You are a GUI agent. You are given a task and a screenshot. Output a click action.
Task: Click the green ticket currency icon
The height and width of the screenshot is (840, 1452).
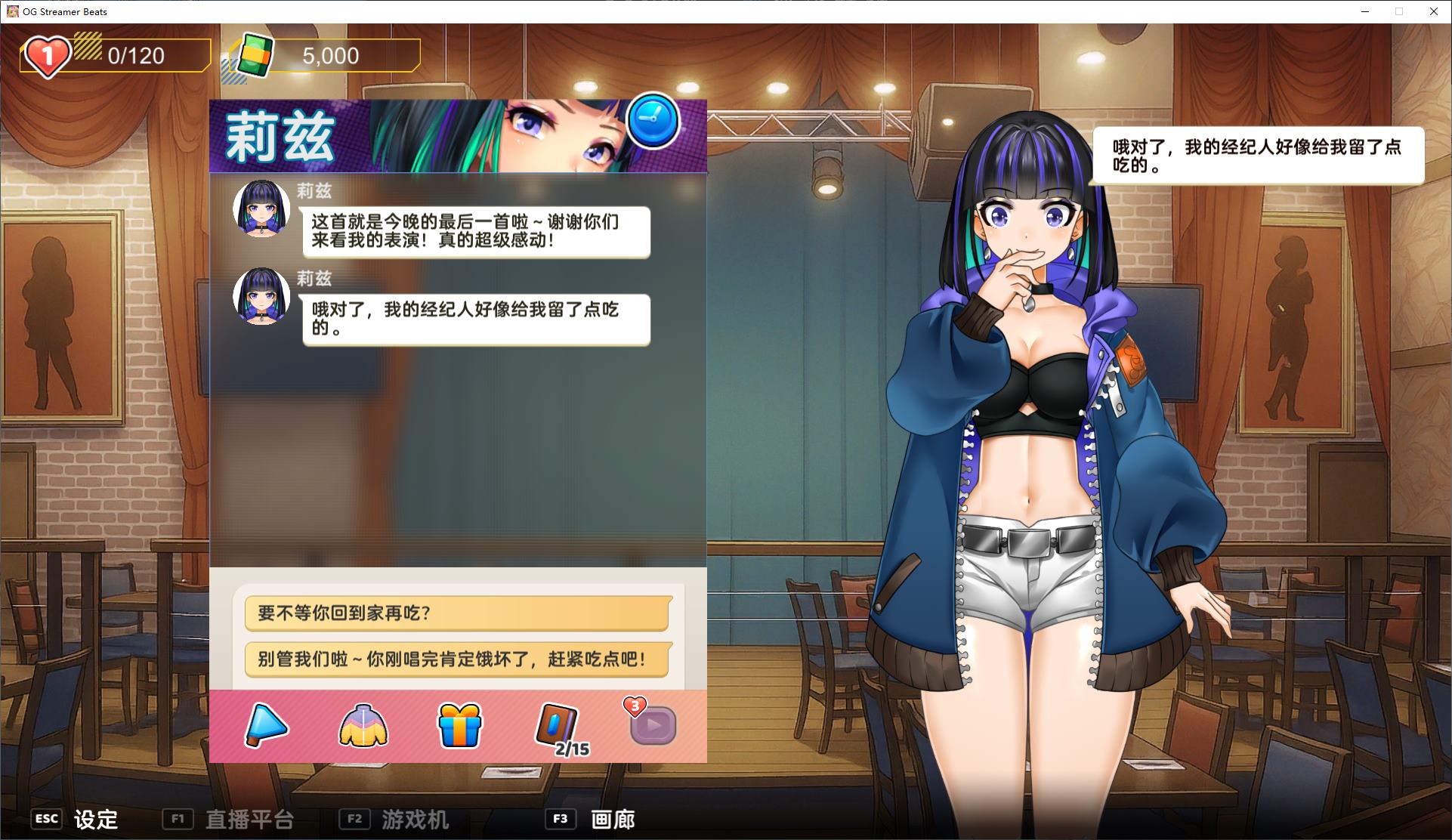click(252, 54)
